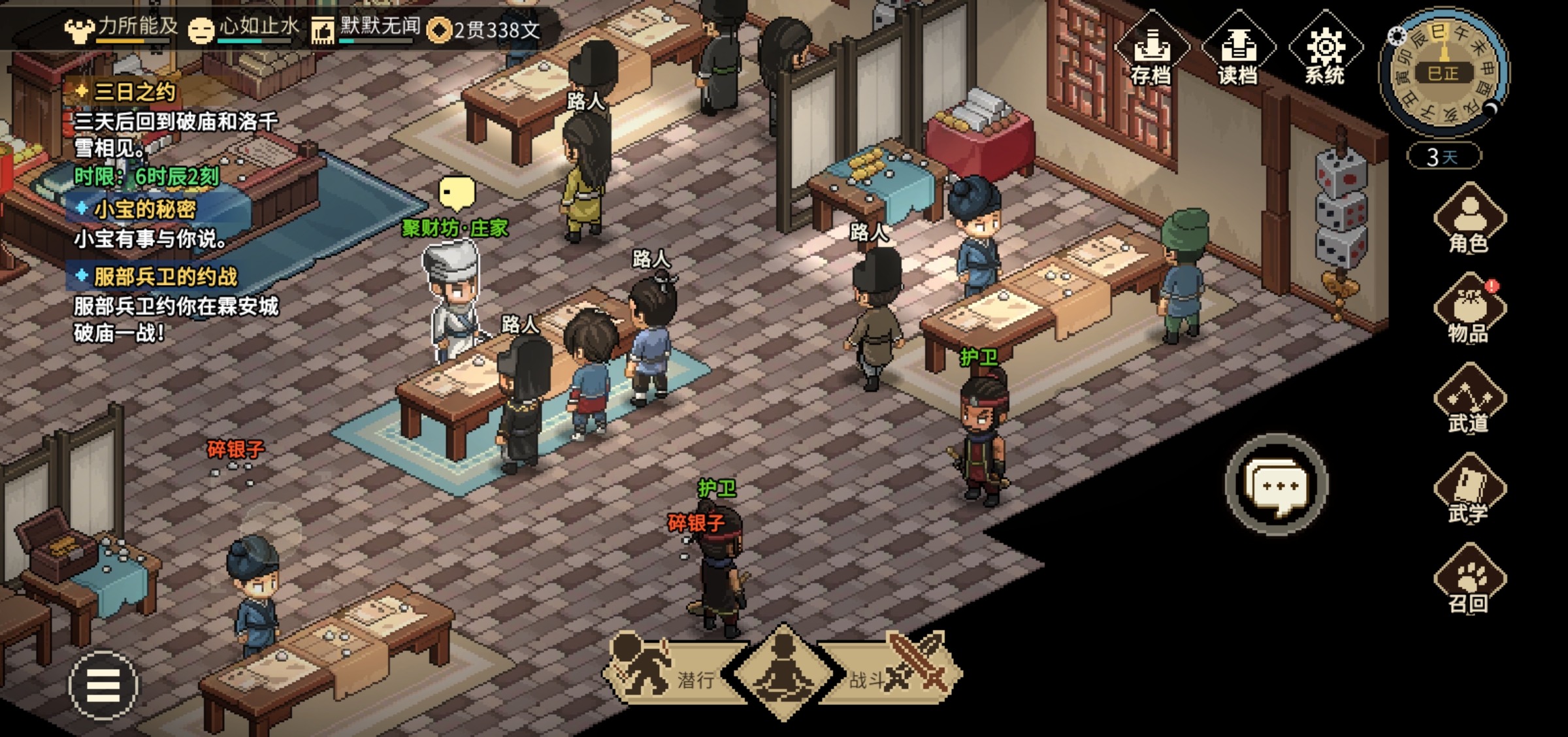Image resolution: width=1568 pixels, height=737 pixels.
Task: Open the round hamburger menu button
Action: tap(103, 685)
